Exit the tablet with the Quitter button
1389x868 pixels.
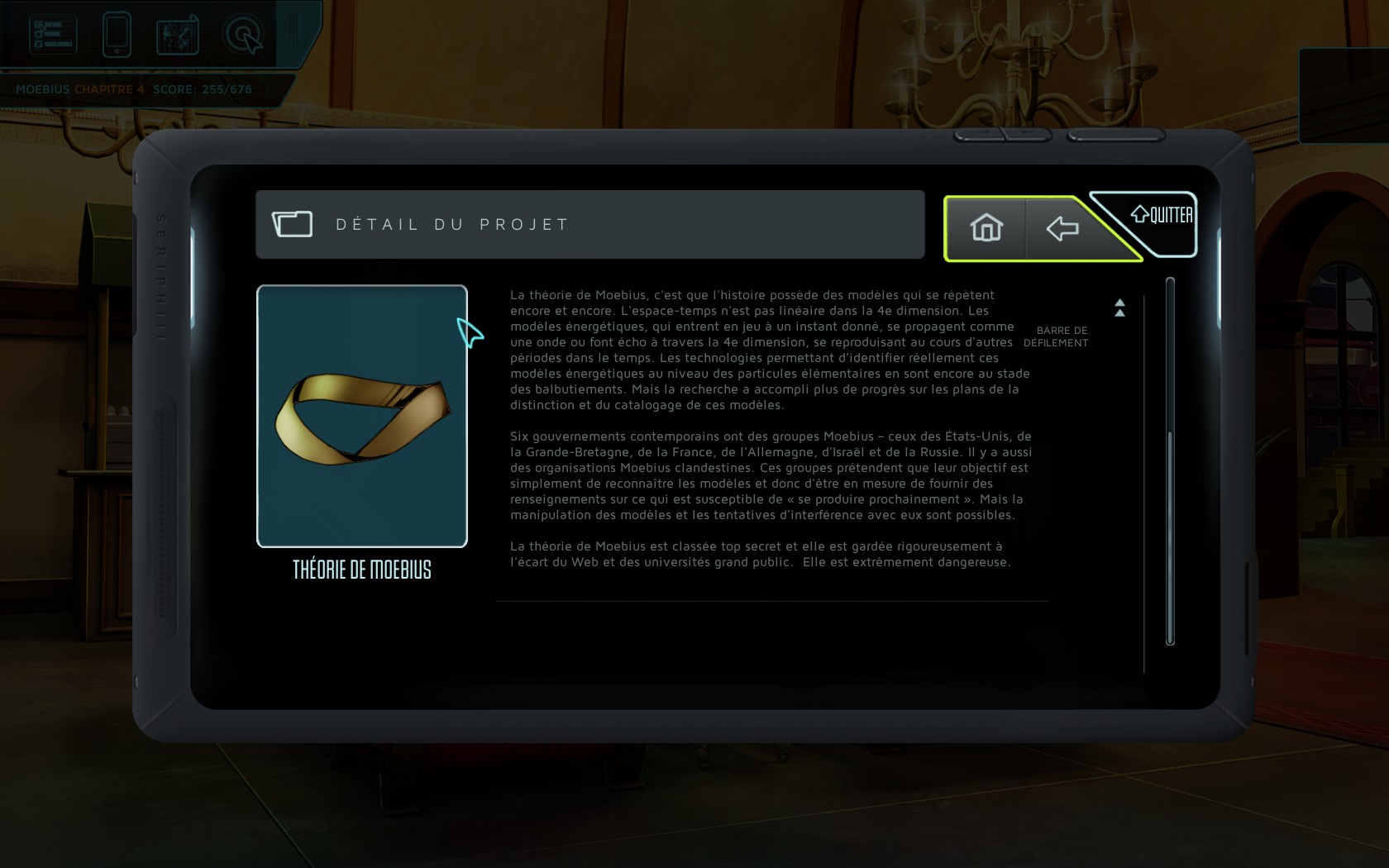pyautogui.click(x=1162, y=216)
